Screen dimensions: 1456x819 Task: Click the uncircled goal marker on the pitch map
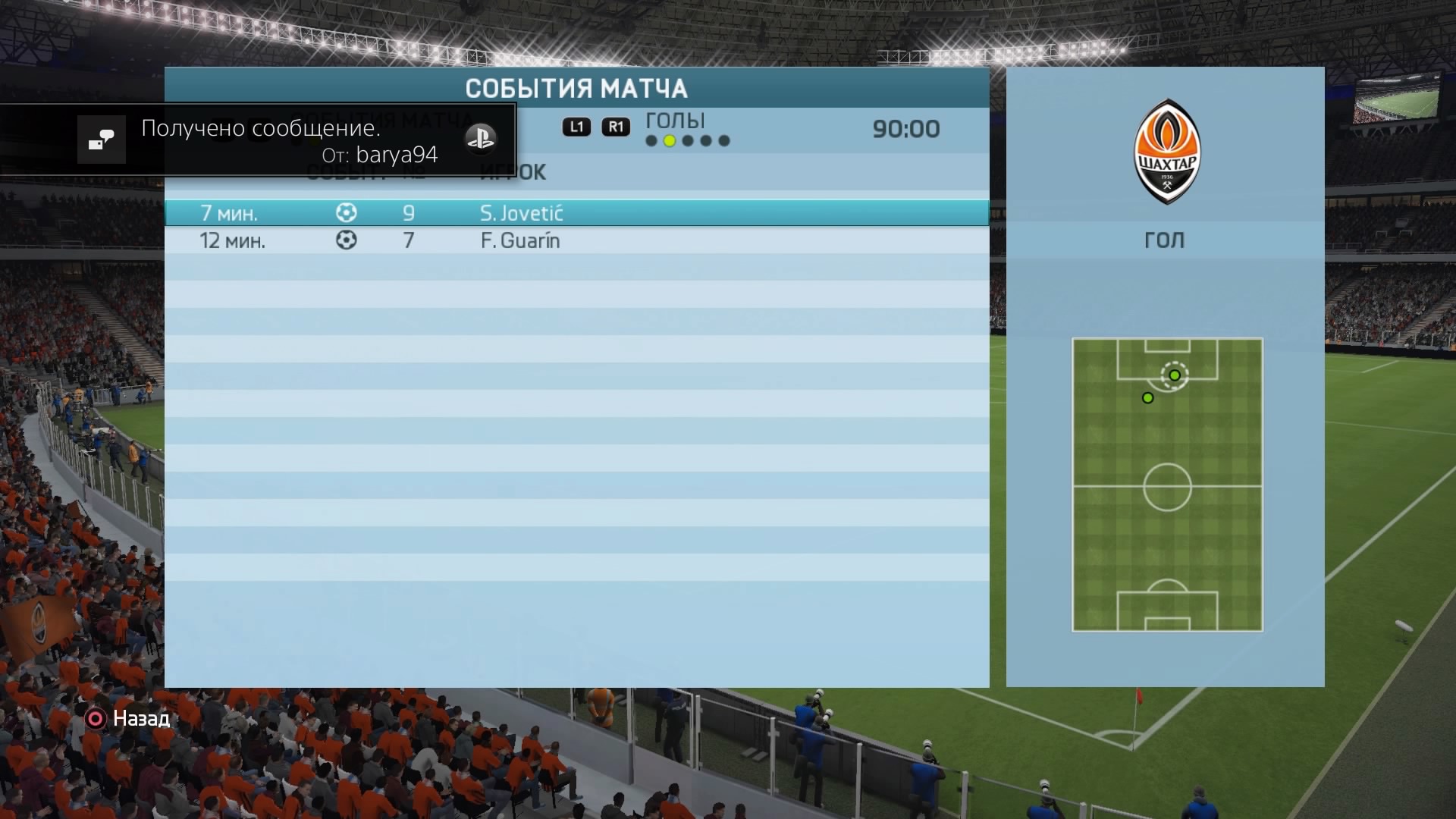(1148, 398)
